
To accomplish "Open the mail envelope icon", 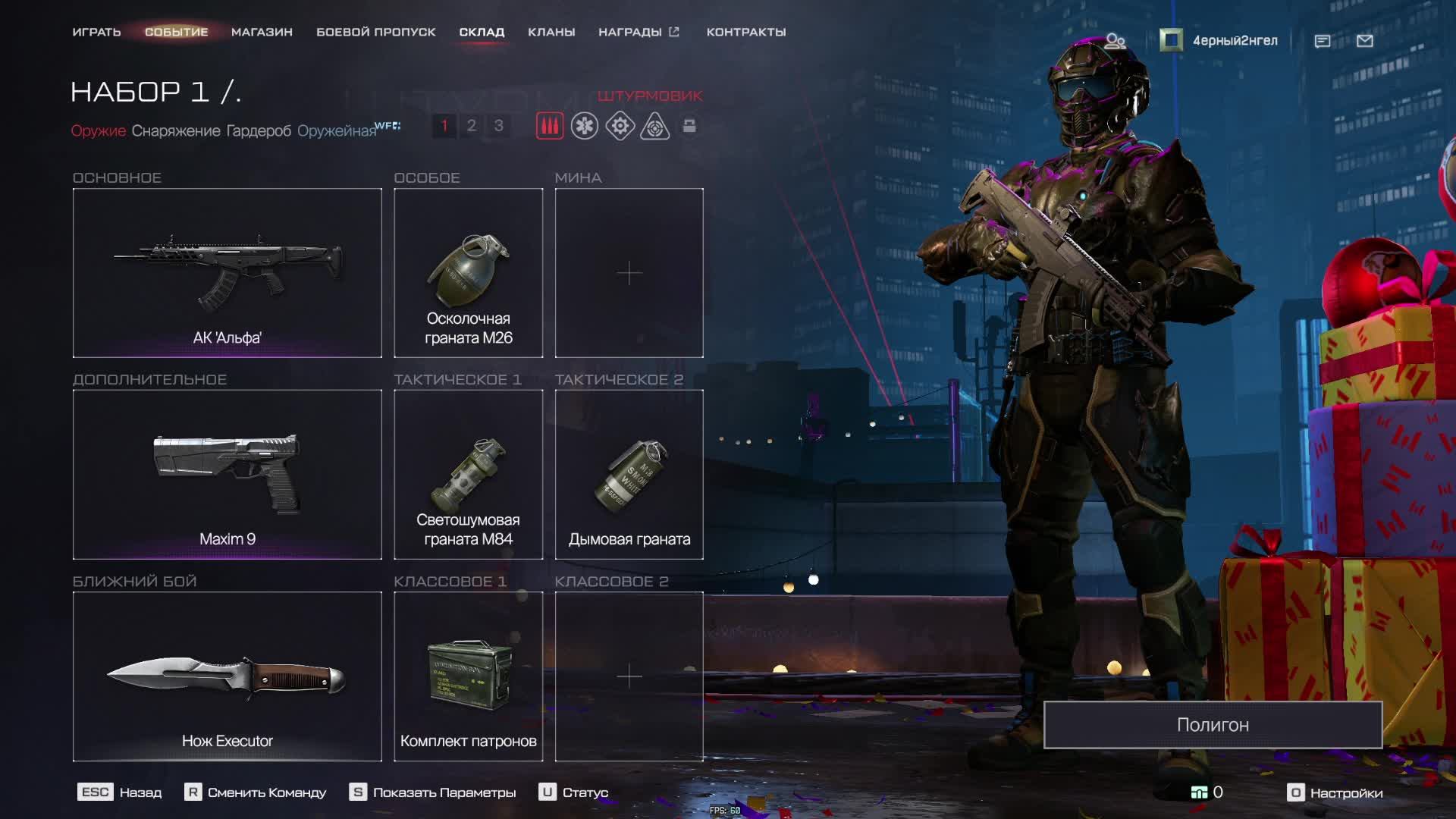I will tap(1364, 41).
